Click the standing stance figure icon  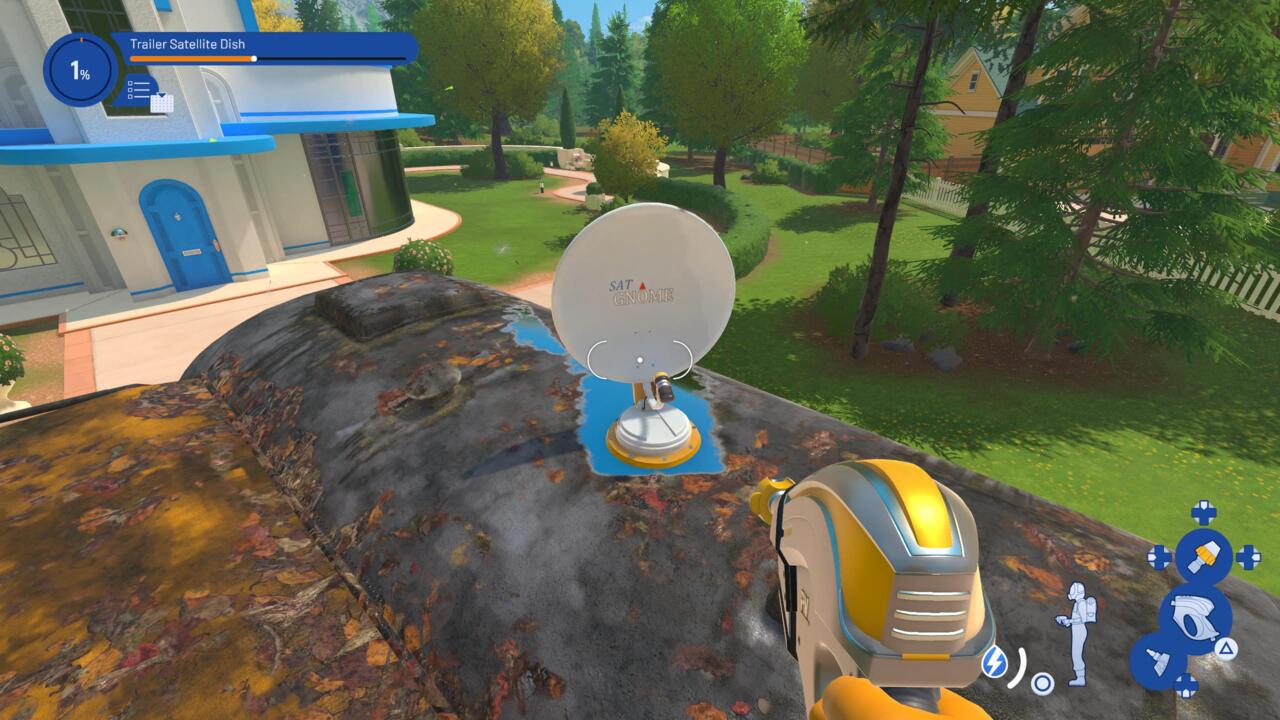point(1075,633)
